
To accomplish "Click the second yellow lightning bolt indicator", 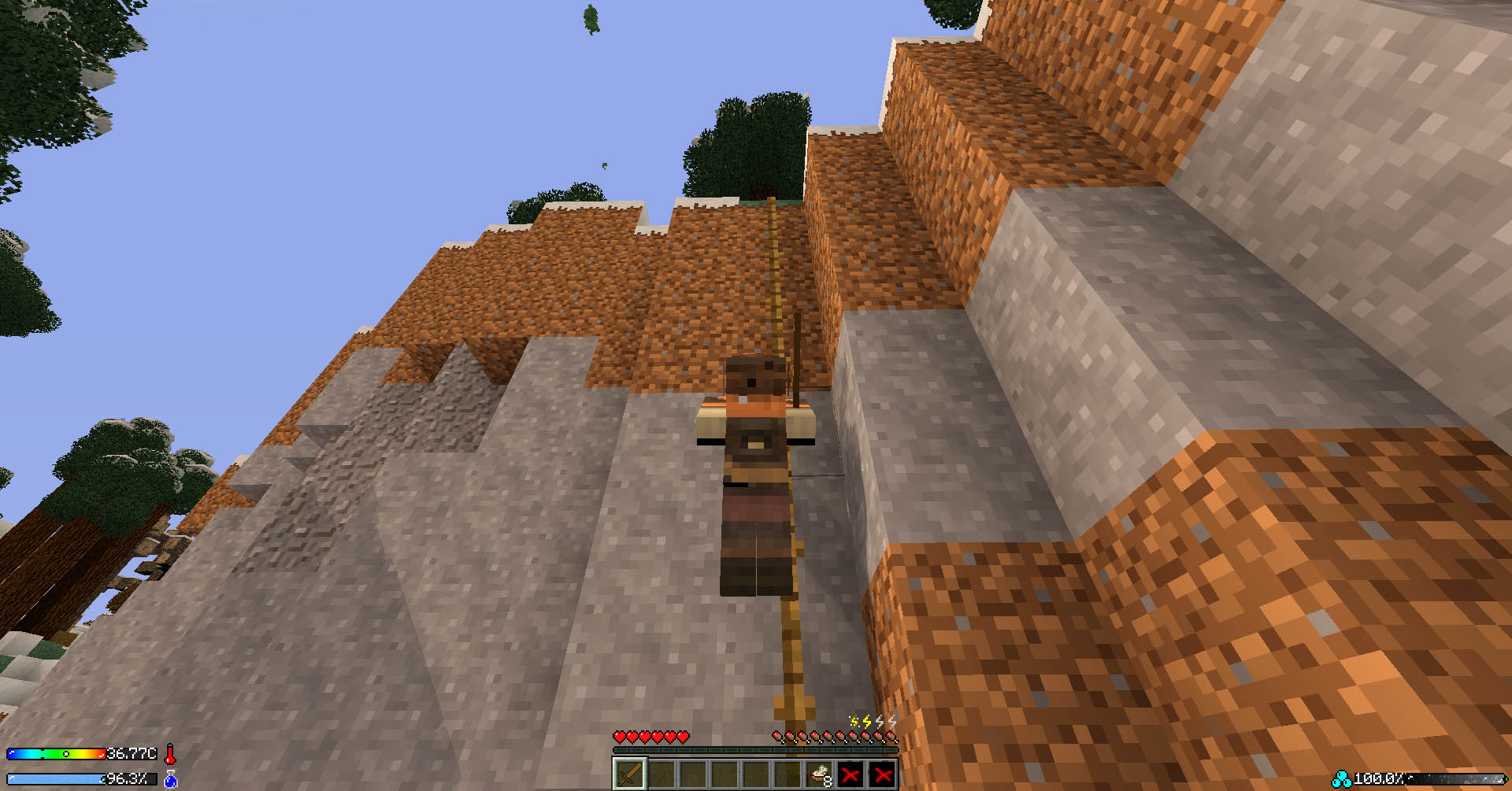I will point(867,721).
